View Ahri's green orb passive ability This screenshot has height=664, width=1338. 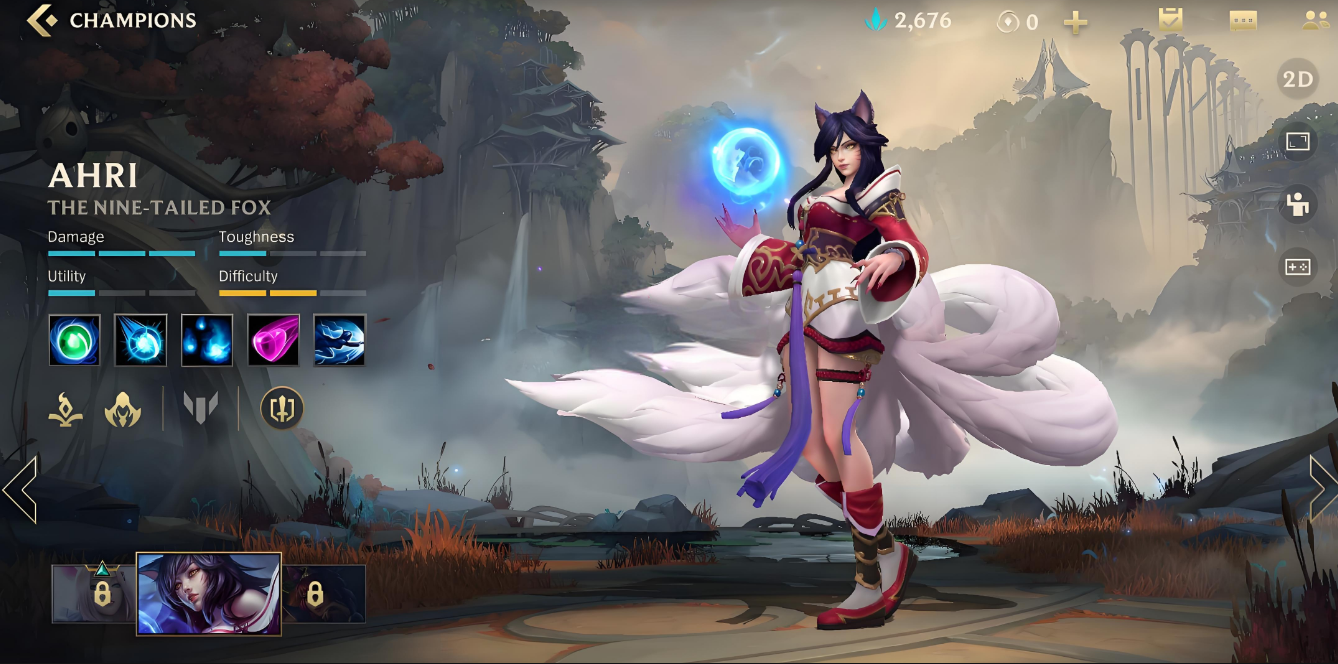point(74,340)
